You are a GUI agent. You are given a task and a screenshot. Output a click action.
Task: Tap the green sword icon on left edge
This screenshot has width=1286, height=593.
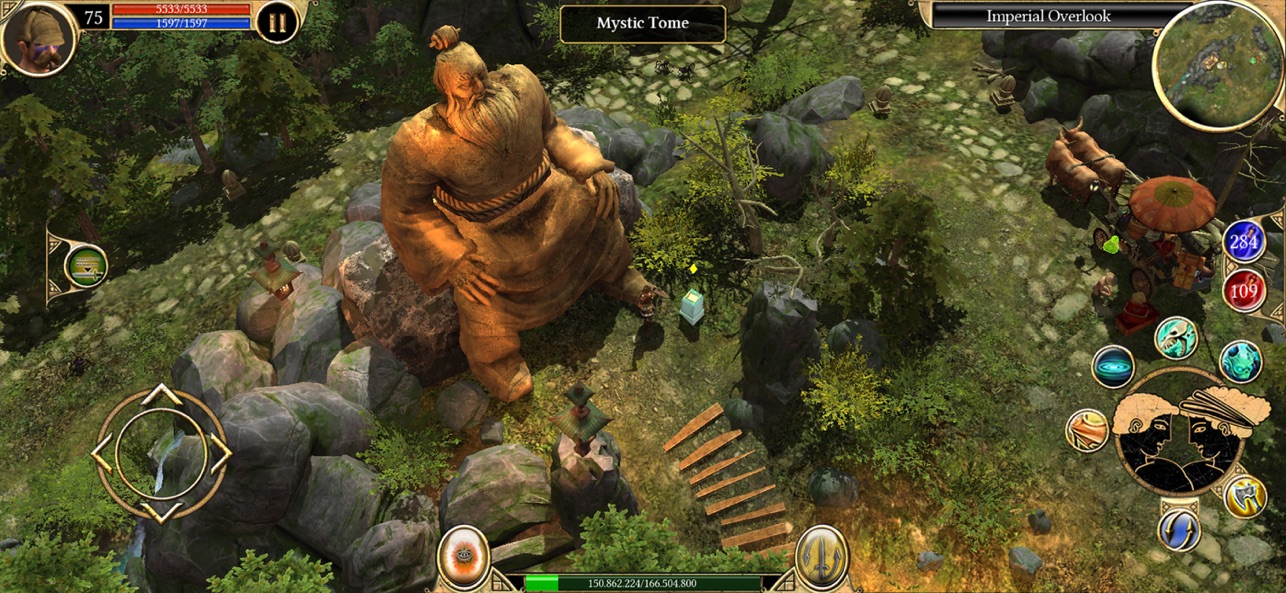click(x=86, y=266)
